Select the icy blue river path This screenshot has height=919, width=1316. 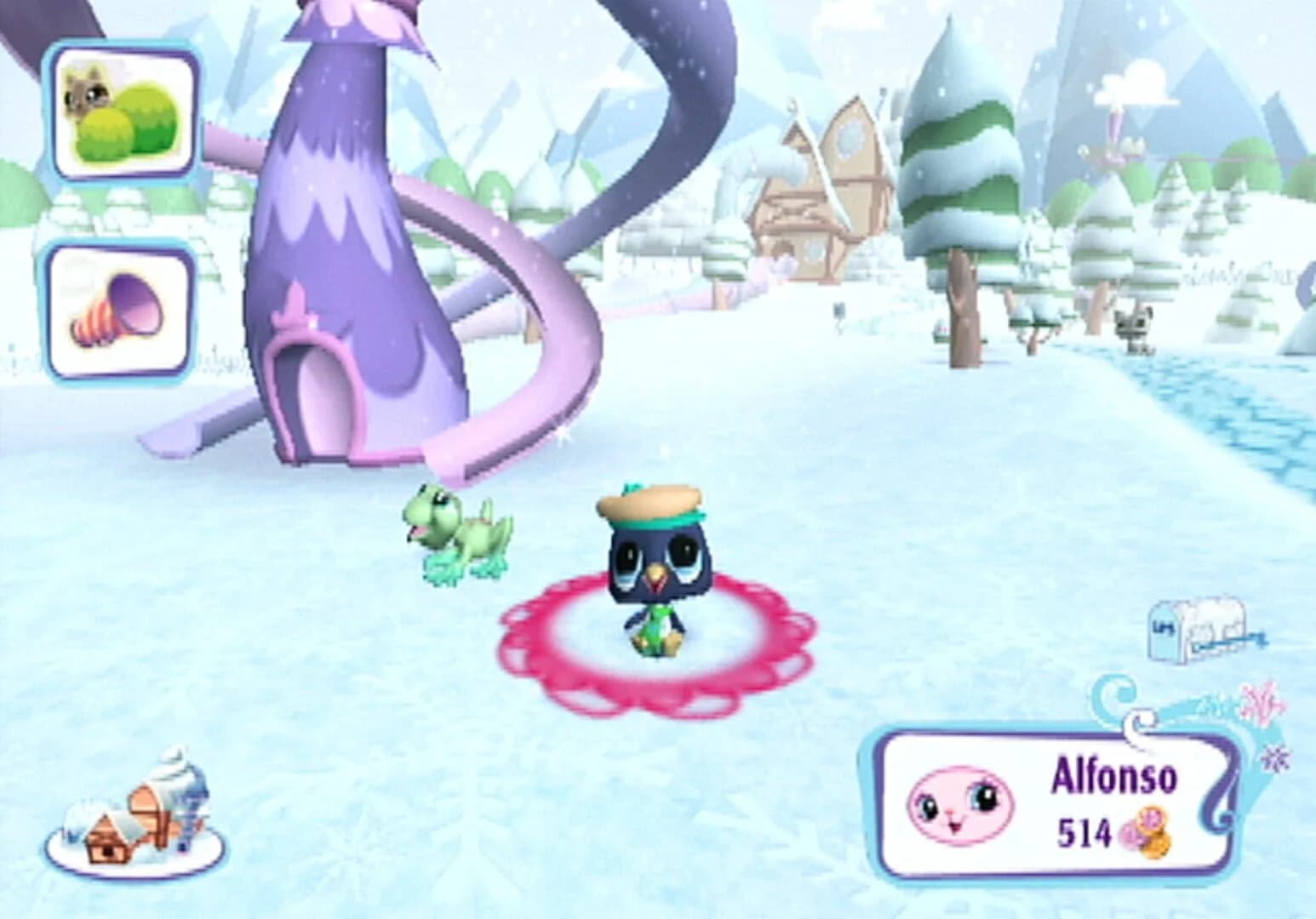click(1260, 417)
